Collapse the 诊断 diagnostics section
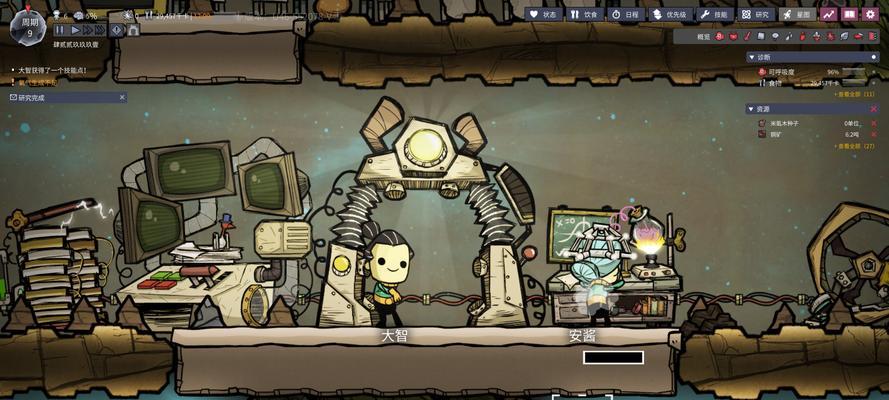This screenshot has height=400, width=889. 750,57
